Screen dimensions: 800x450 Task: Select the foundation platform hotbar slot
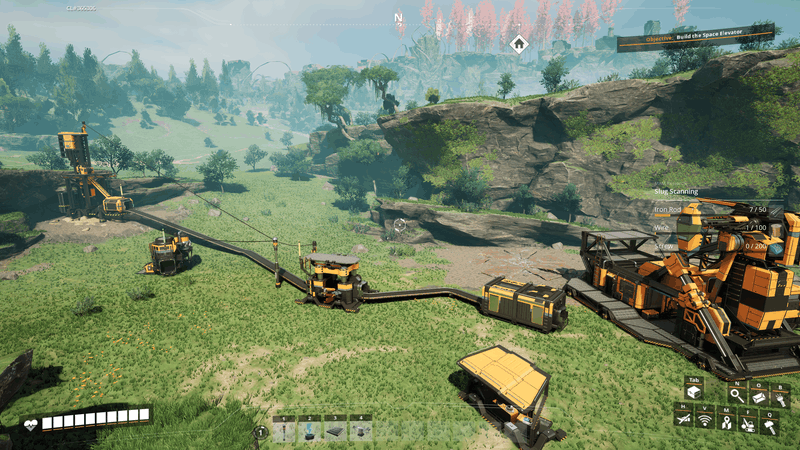335,431
